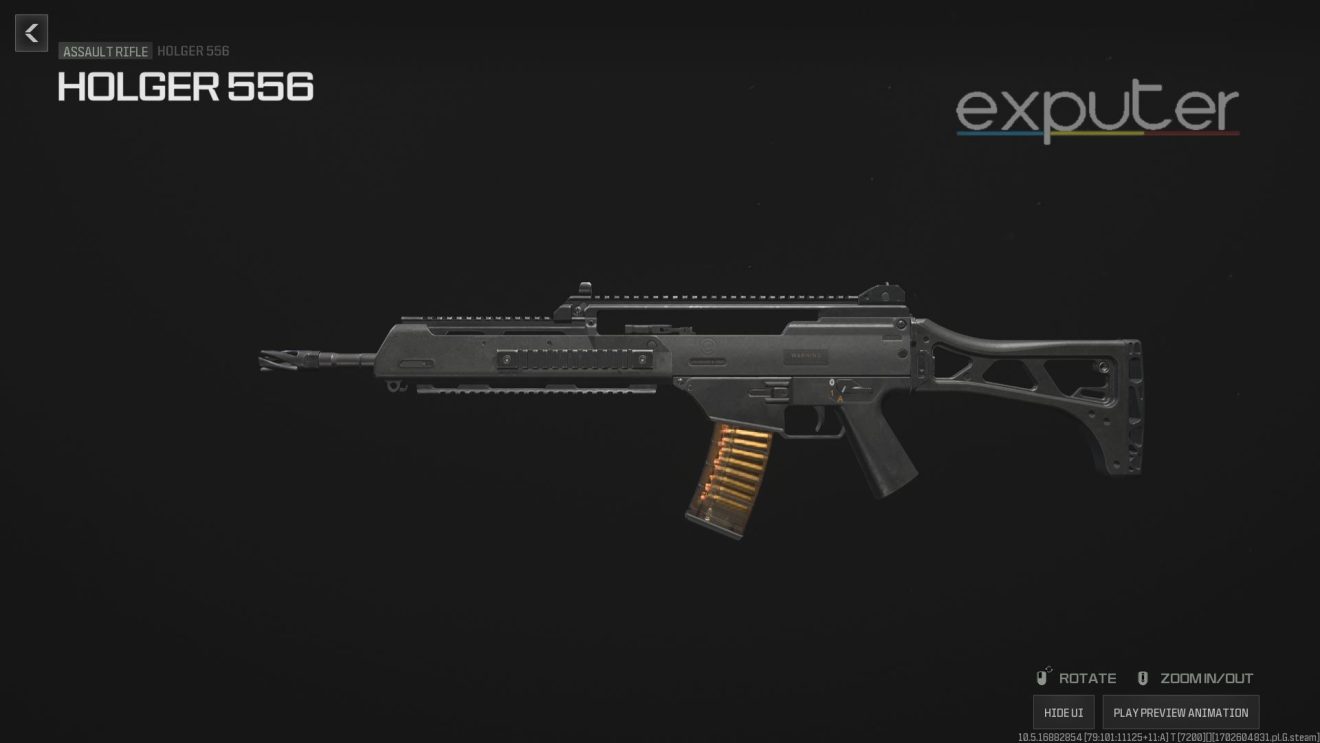The width and height of the screenshot is (1320, 743).
Task: Click the HOLGER 556 title heading
Action: (x=185, y=88)
